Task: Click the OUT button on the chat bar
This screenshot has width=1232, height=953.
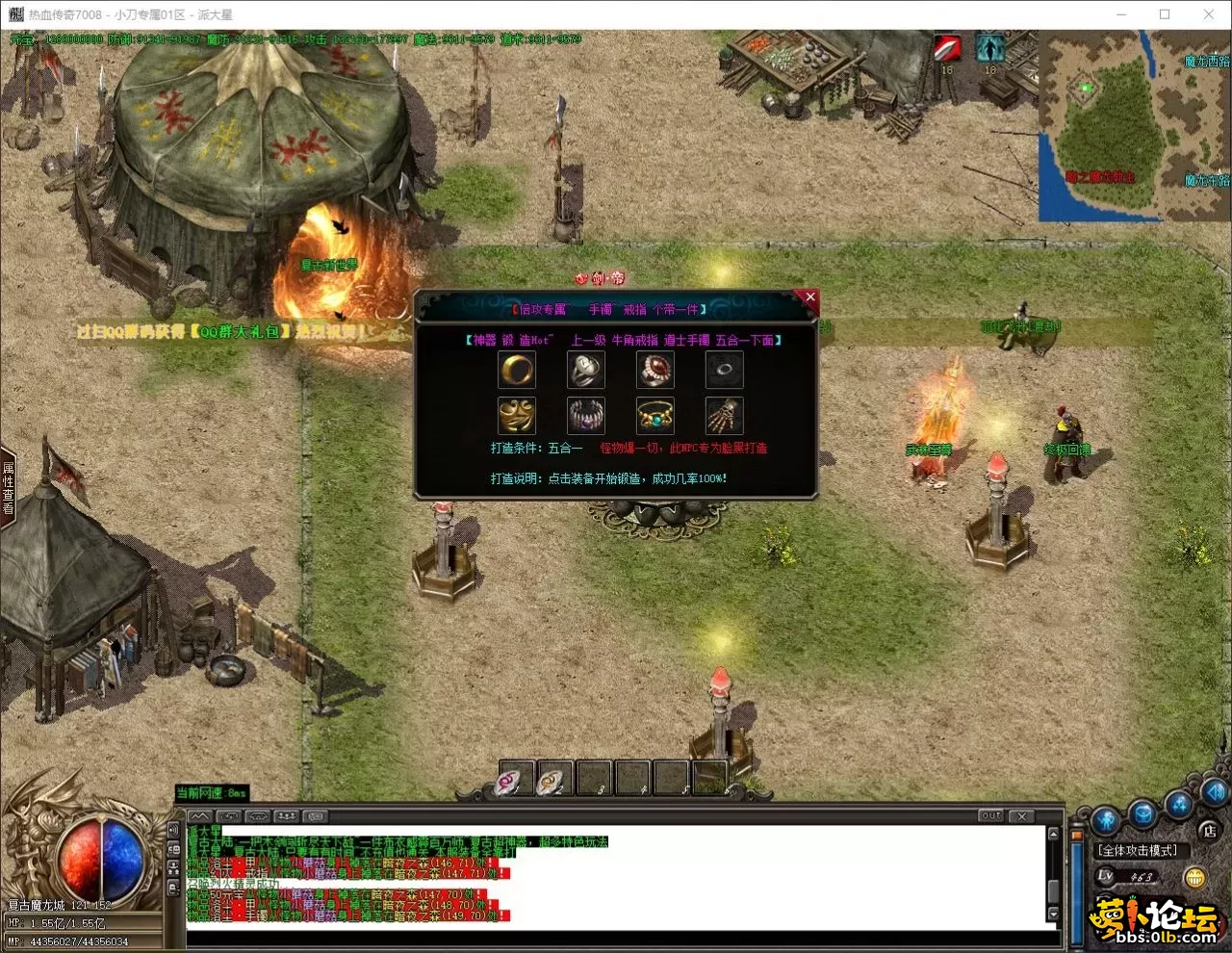Action: 990,815
